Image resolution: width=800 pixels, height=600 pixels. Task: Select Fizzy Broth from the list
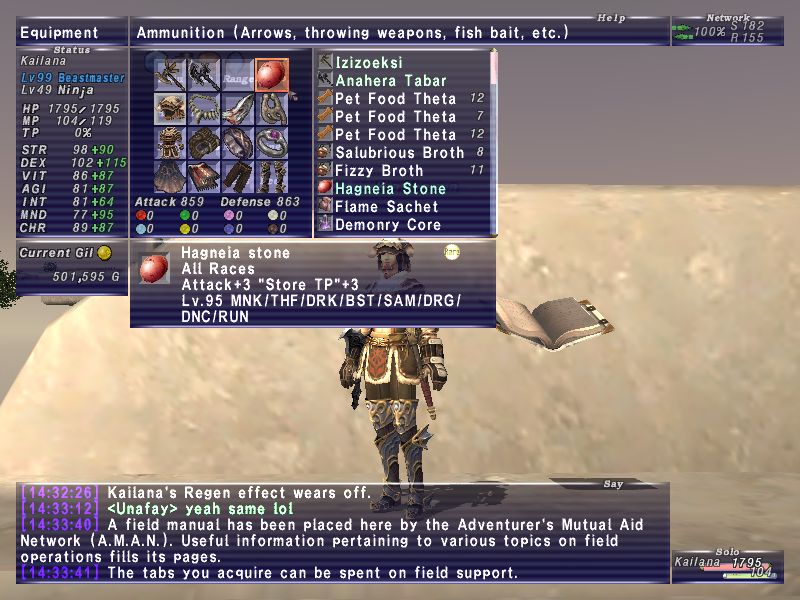pos(379,171)
